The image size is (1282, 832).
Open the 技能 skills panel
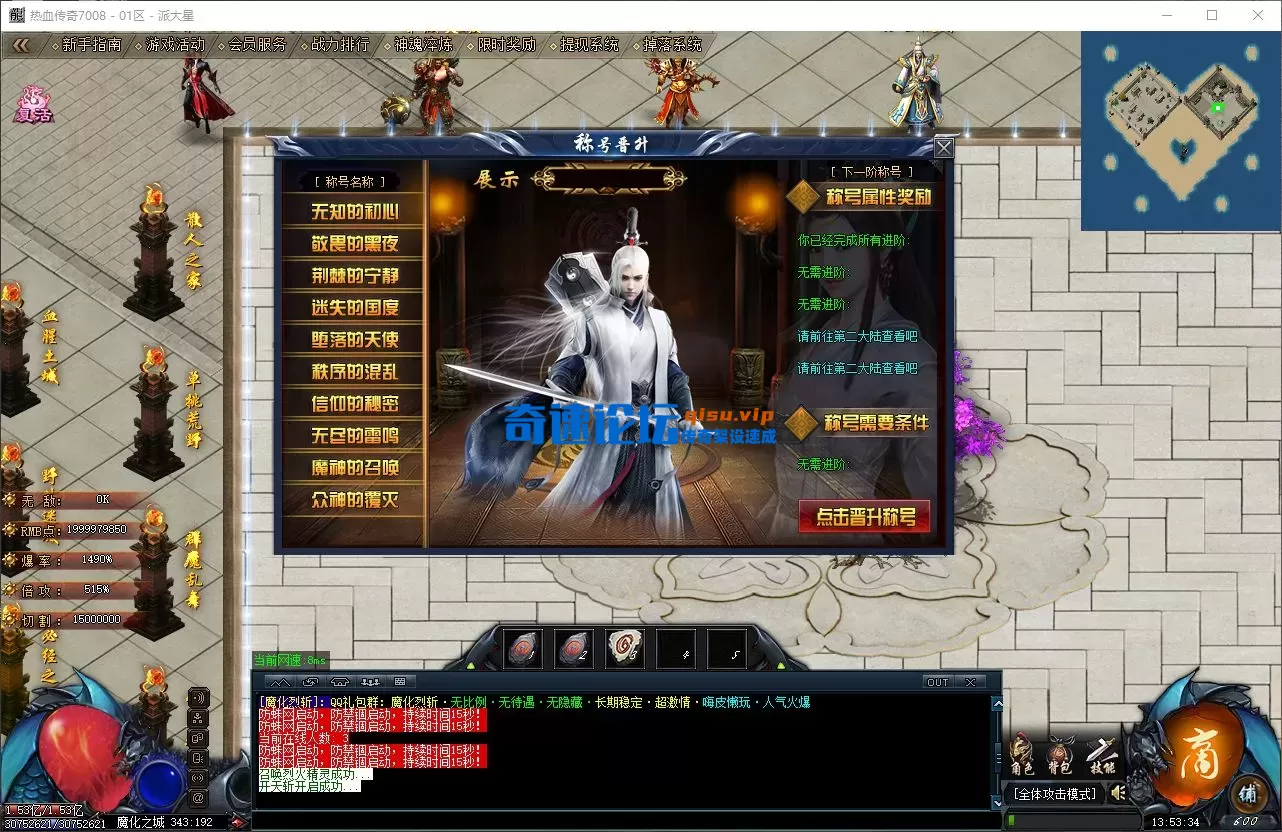coord(1100,757)
